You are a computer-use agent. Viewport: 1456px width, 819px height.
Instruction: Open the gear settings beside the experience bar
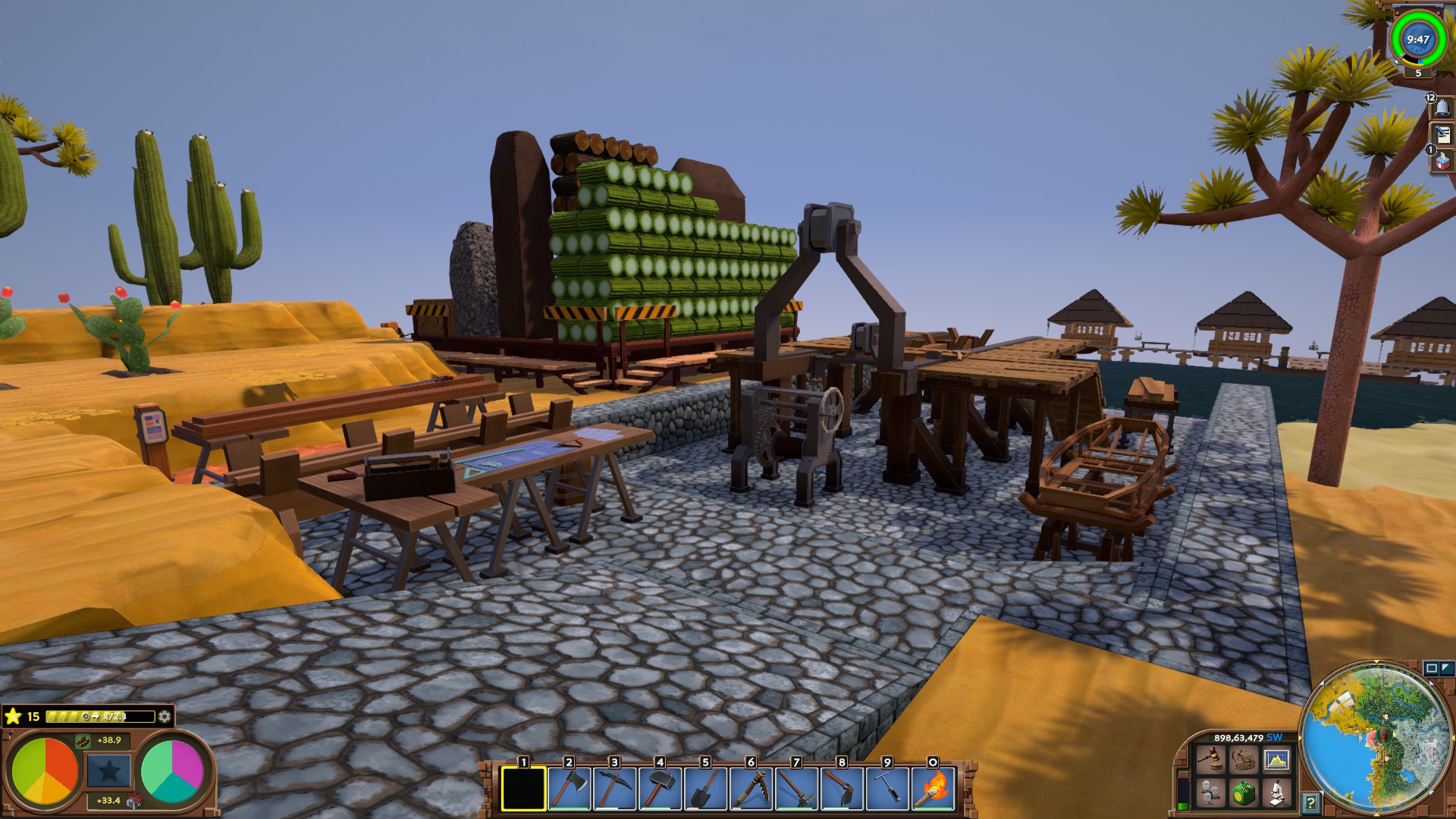click(164, 717)
